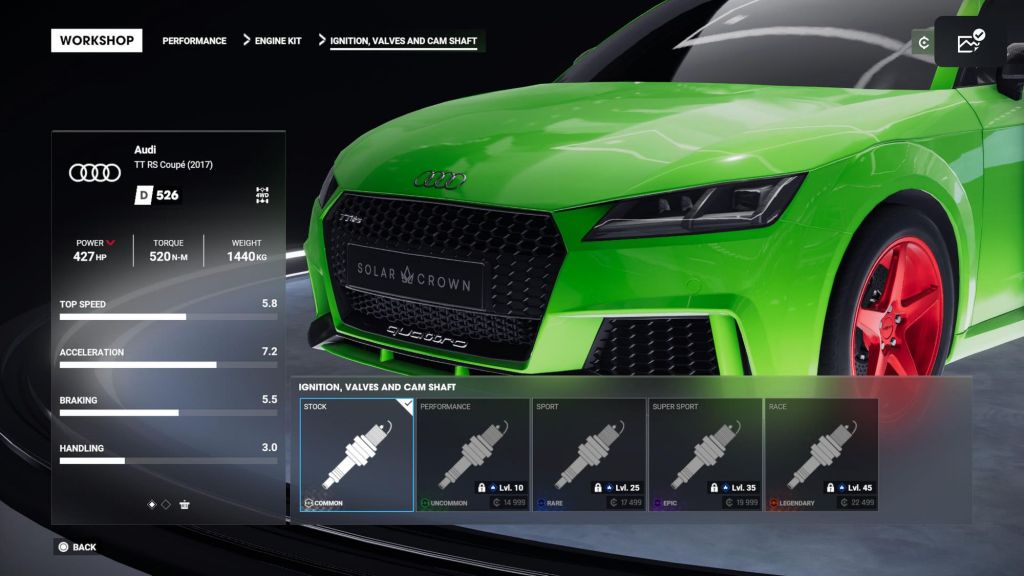Select Ignition, Valves and Cam Shaft breadcrumb
This screenshot has width=1024, height=576.
tap(403, 41)
